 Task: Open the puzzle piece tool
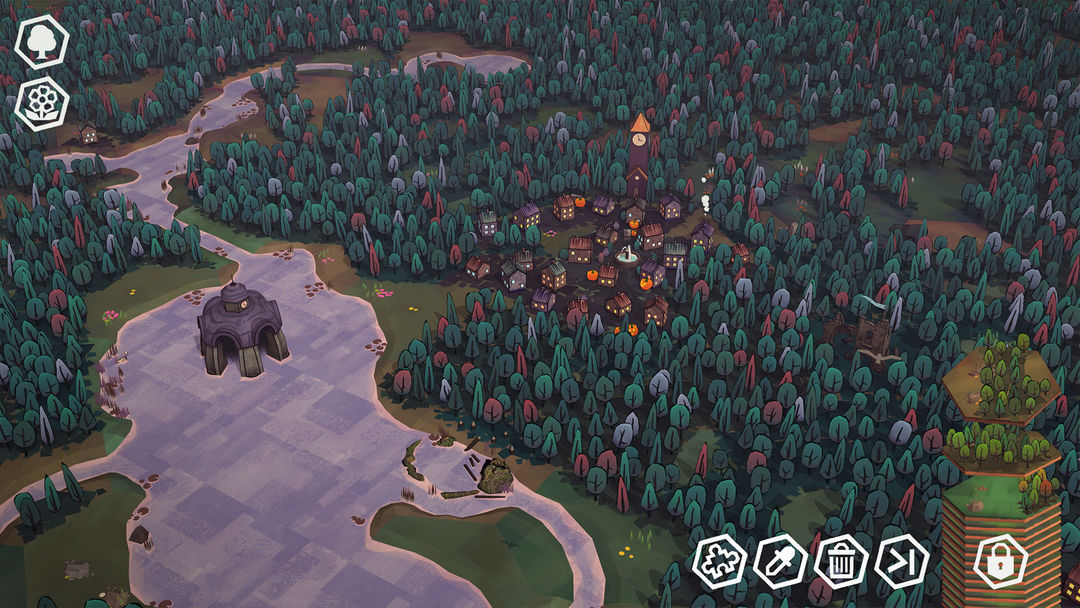pyautogui.click(x=719, y=561)
